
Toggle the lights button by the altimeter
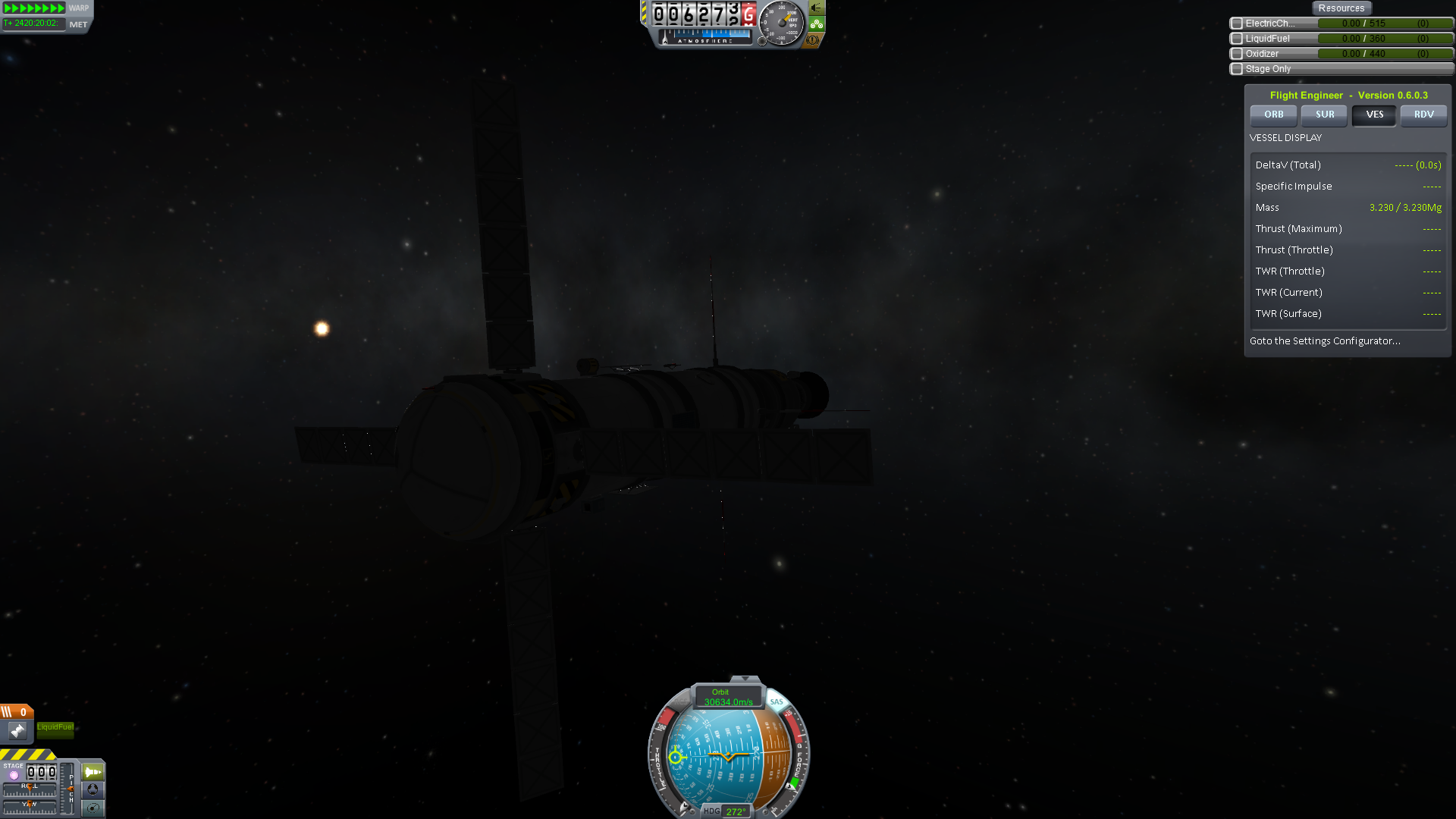click(816, 8)
